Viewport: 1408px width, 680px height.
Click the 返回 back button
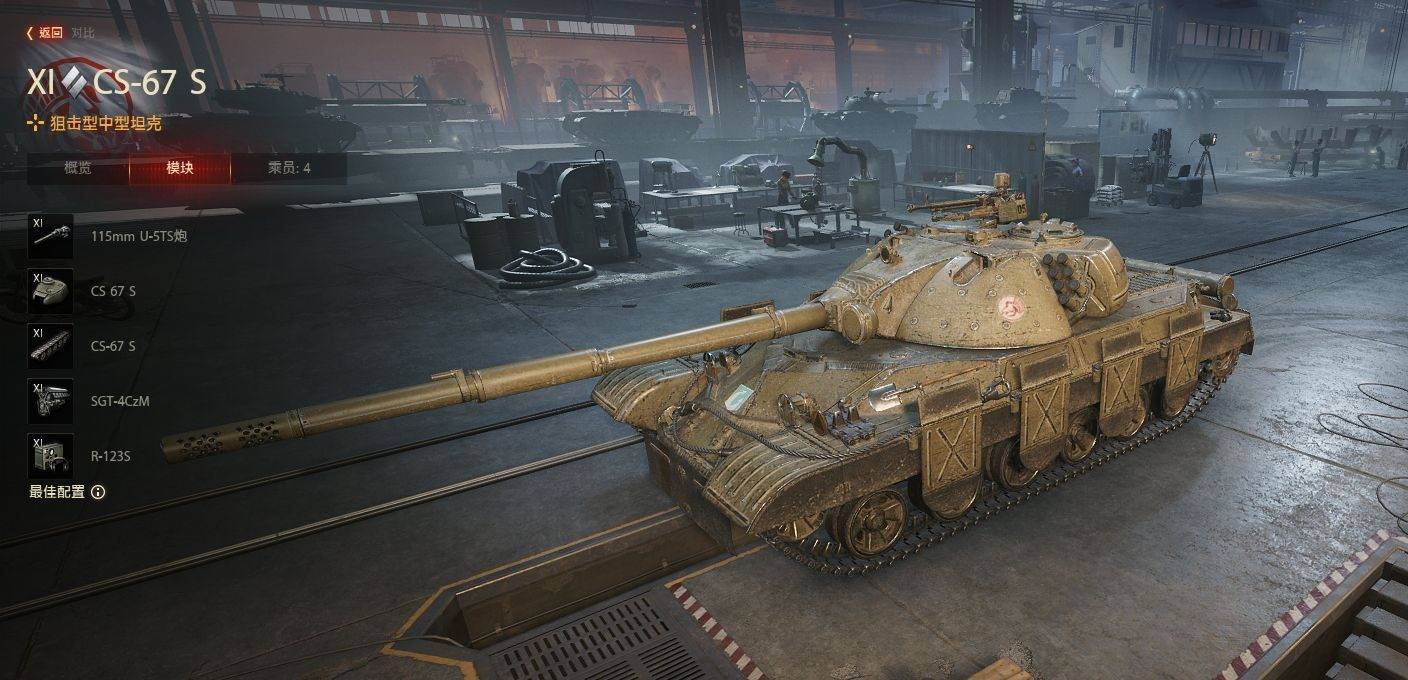coord(45,32)
